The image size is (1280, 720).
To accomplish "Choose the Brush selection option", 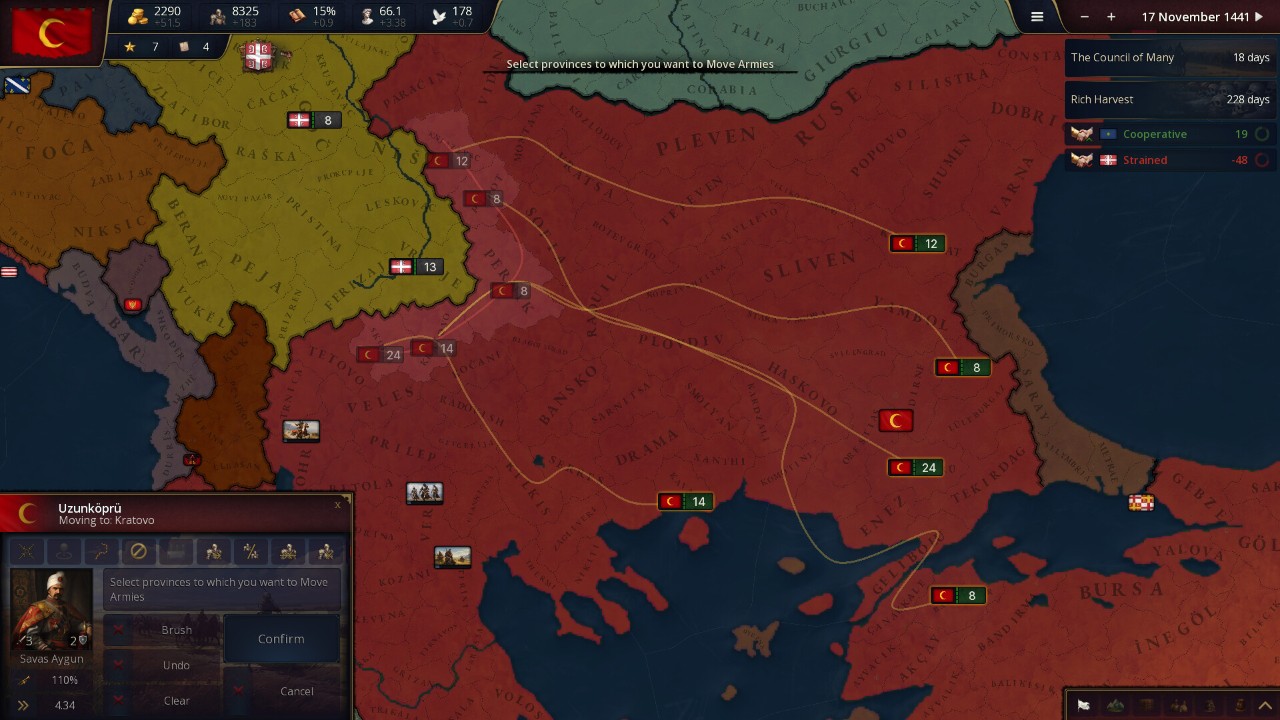I will 176,630.
